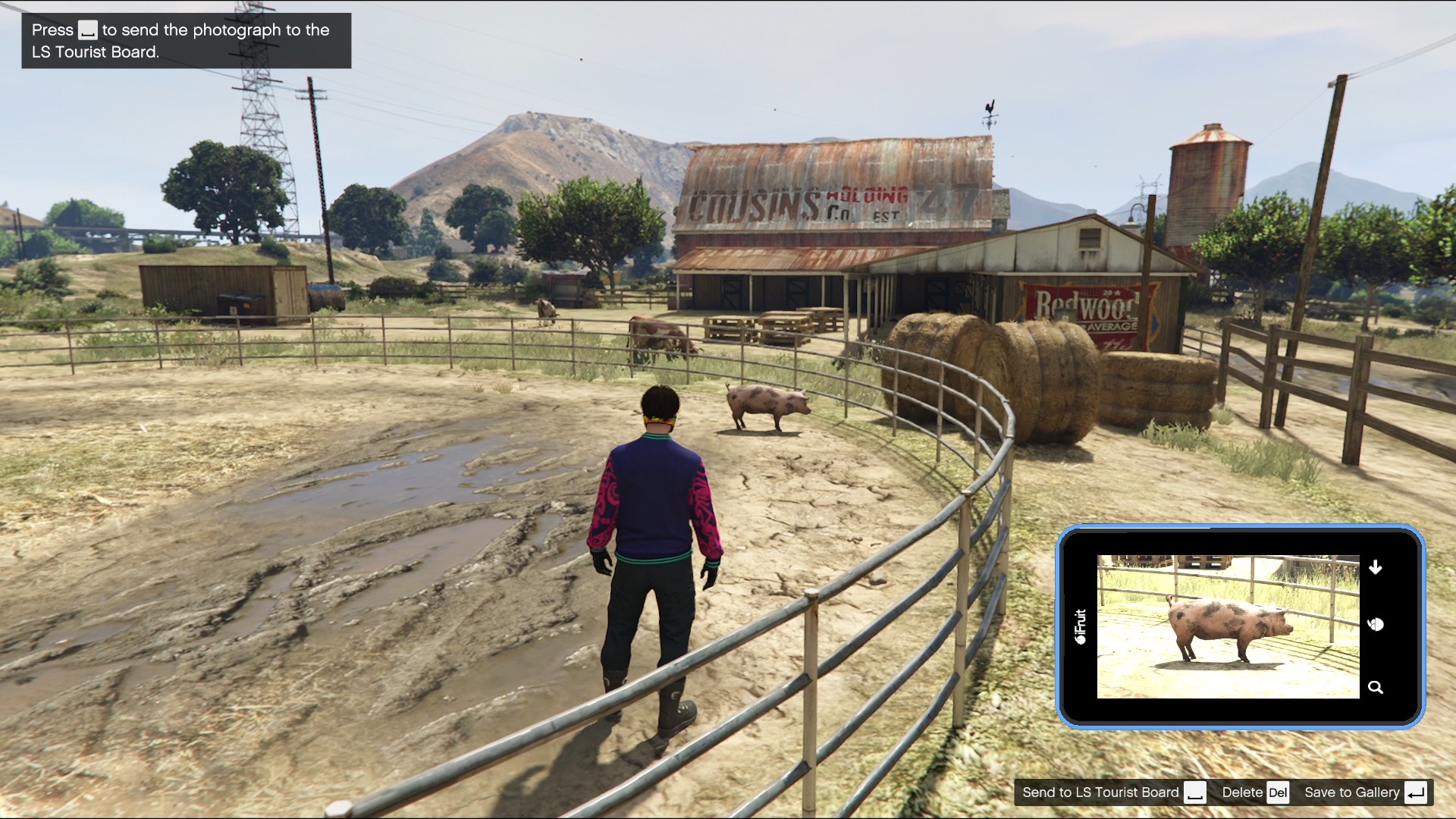Select the Delete option in the action bar
This screenshot has width=1456, height=819.
(x=1244, y=792)
